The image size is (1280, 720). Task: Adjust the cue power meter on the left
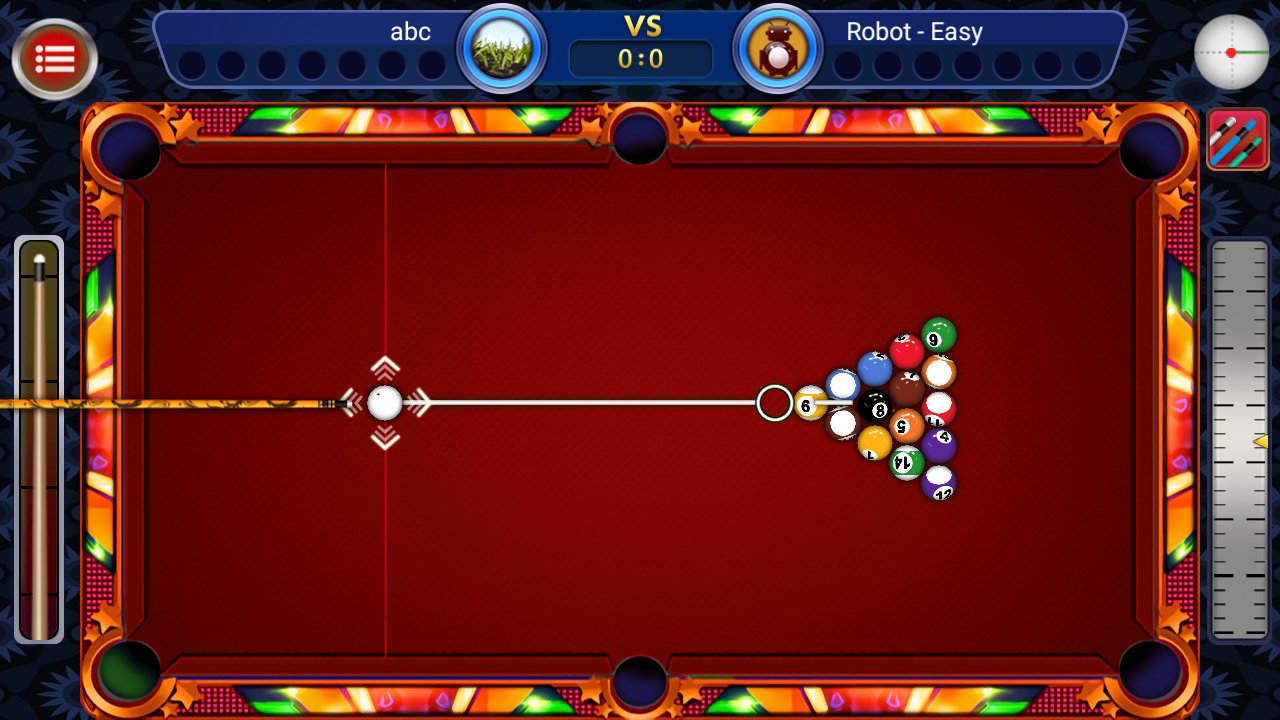pyautogui.click(x=40, y=440)
